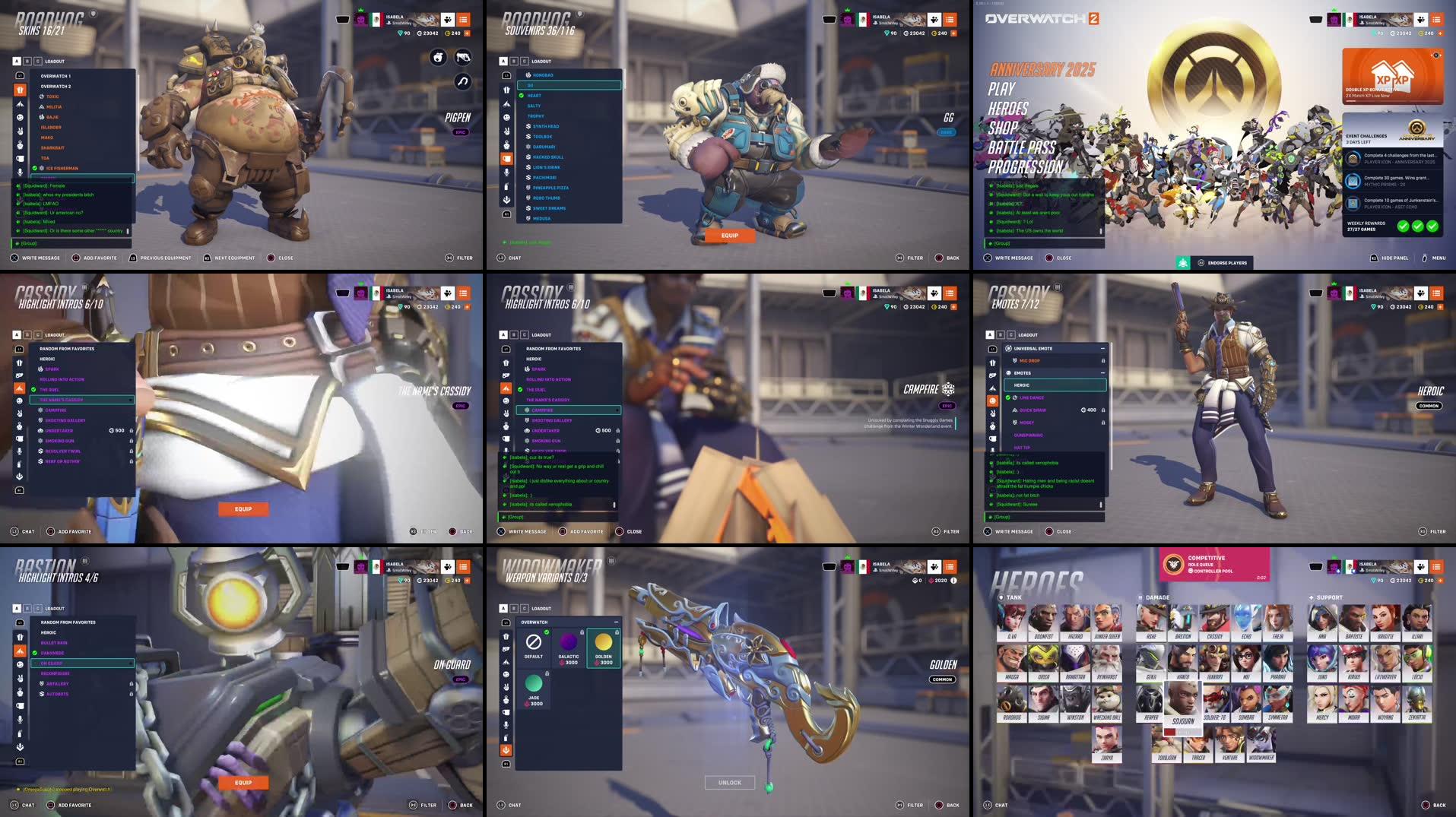Open the Shop from the main menu
Viewport: 1456px width, 817px height.
click(1003, 128)
